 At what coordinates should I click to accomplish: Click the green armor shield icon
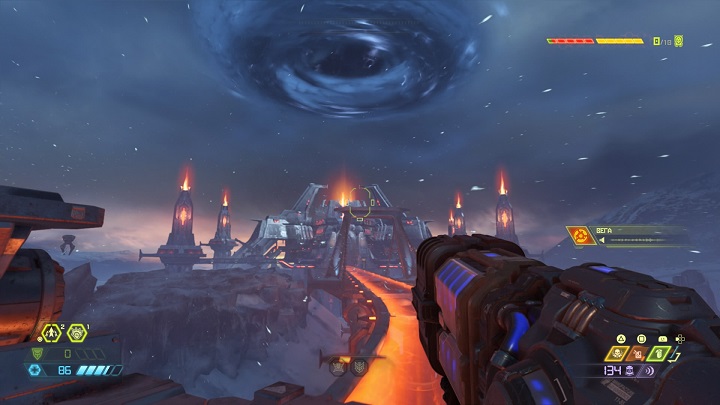click(x=39, y=353)
